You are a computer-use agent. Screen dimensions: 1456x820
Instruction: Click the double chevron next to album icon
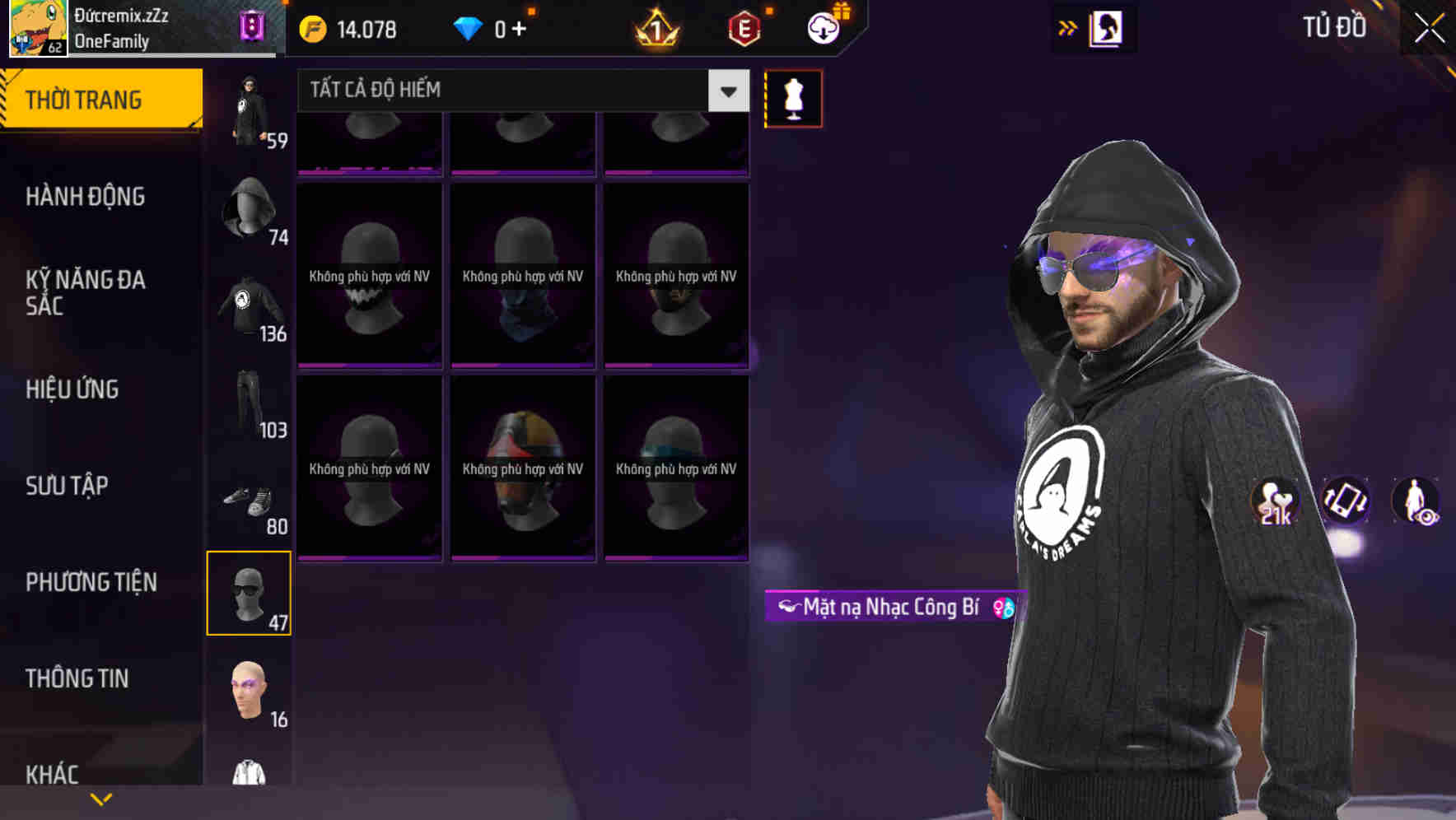tap(1068, 27)
